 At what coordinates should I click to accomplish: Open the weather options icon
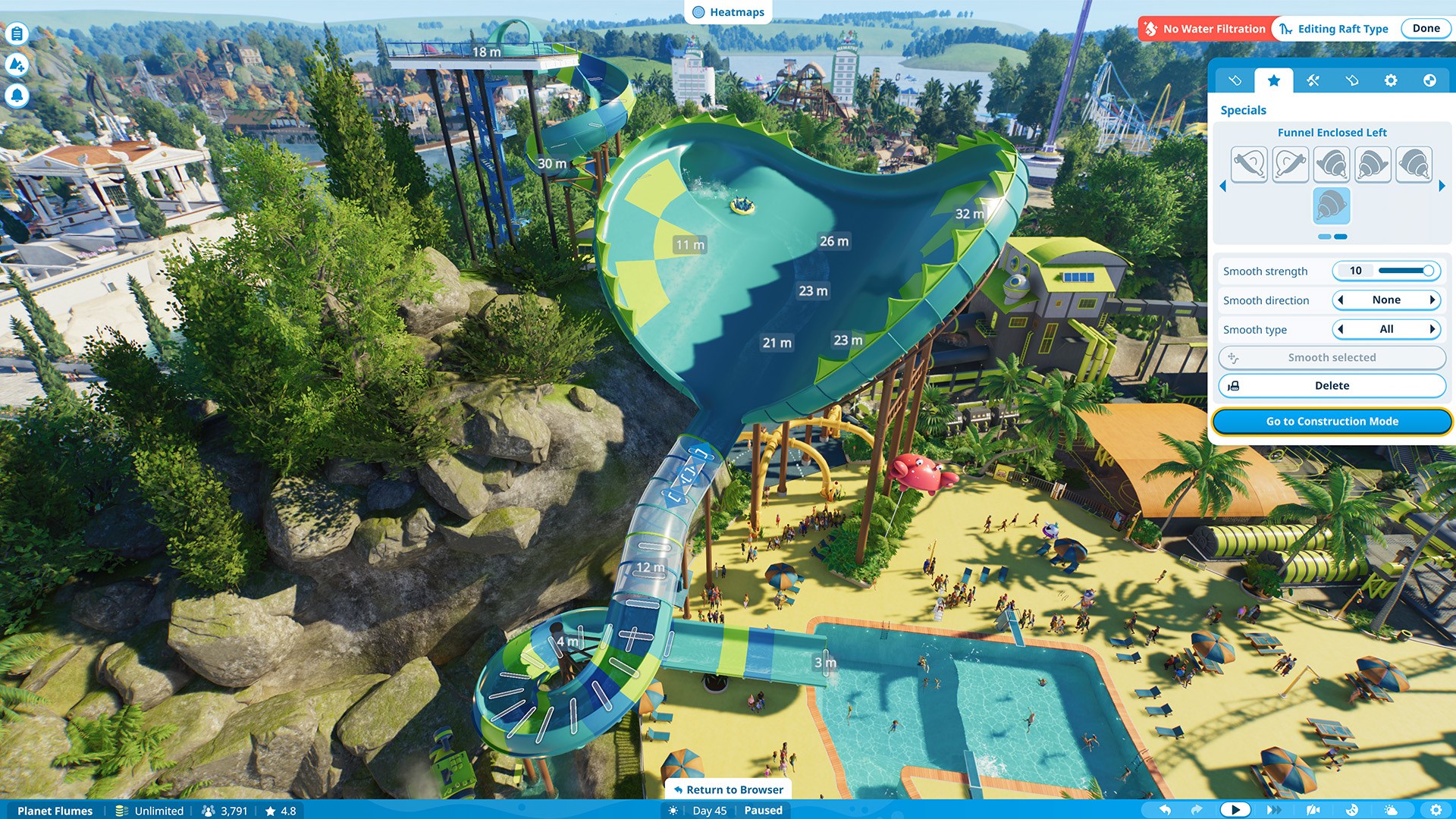[1392, 810]
